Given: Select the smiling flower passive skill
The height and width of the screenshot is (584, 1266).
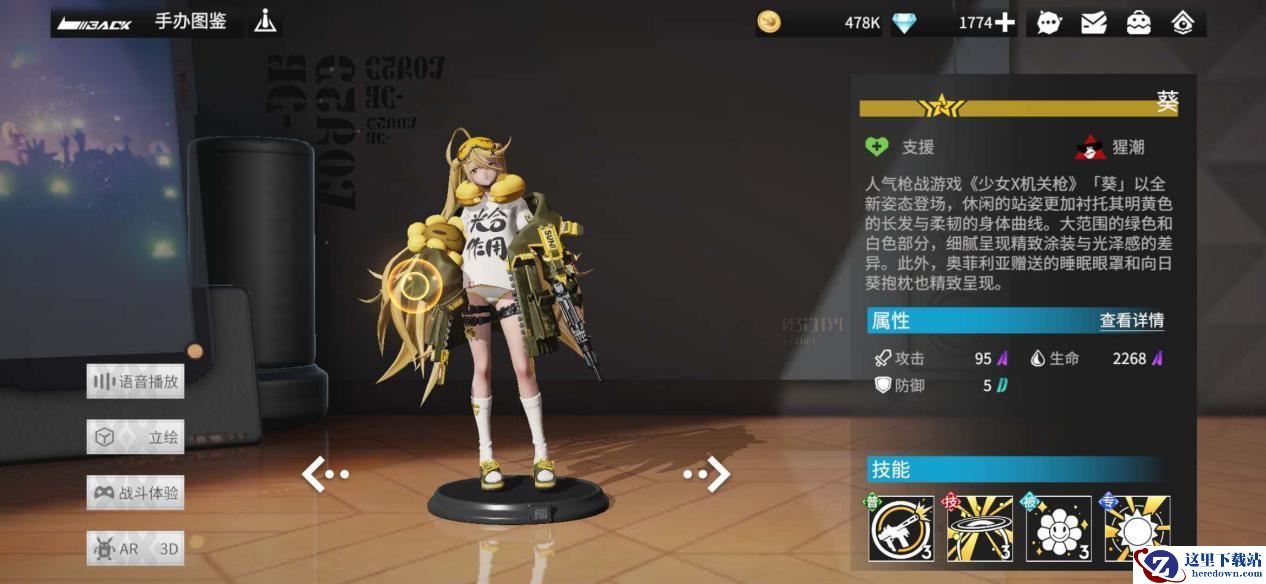Looking at the screenshot, I should click(1058, 528).
